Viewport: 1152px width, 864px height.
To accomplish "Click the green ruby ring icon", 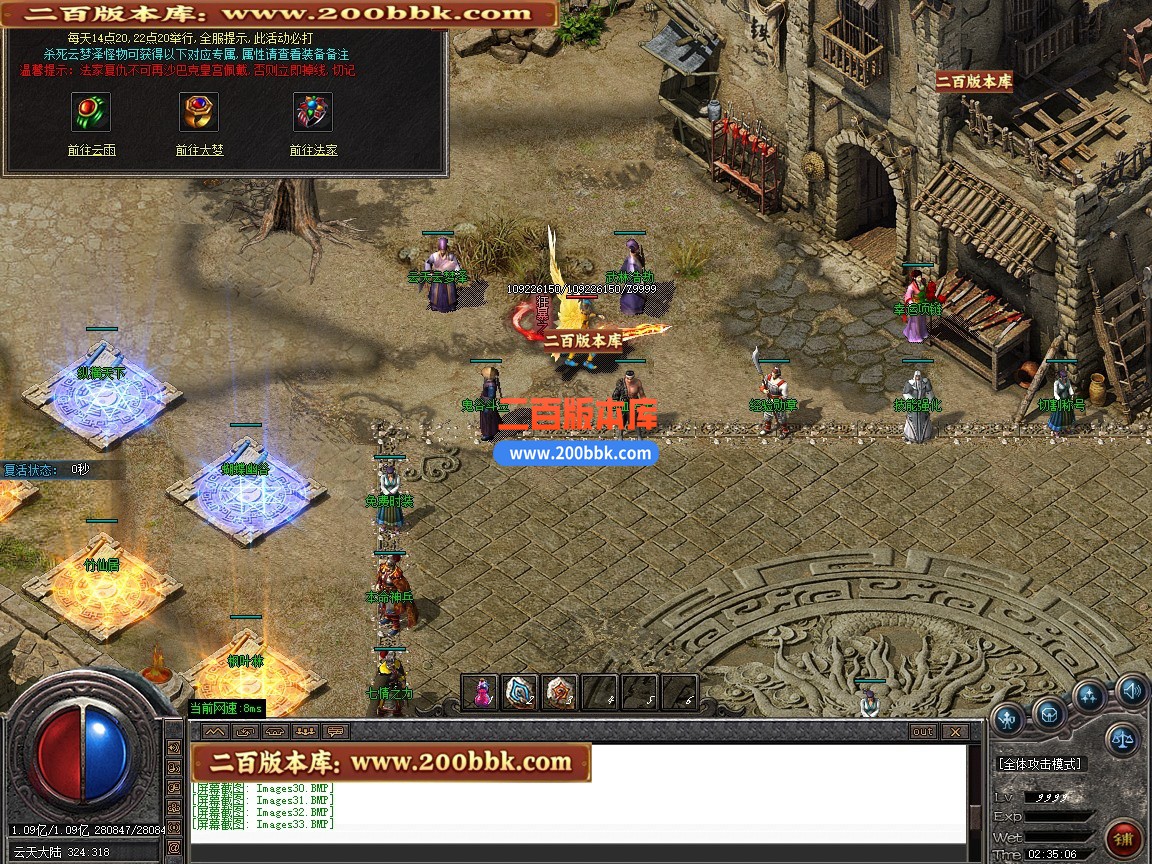I will [91, 112].
